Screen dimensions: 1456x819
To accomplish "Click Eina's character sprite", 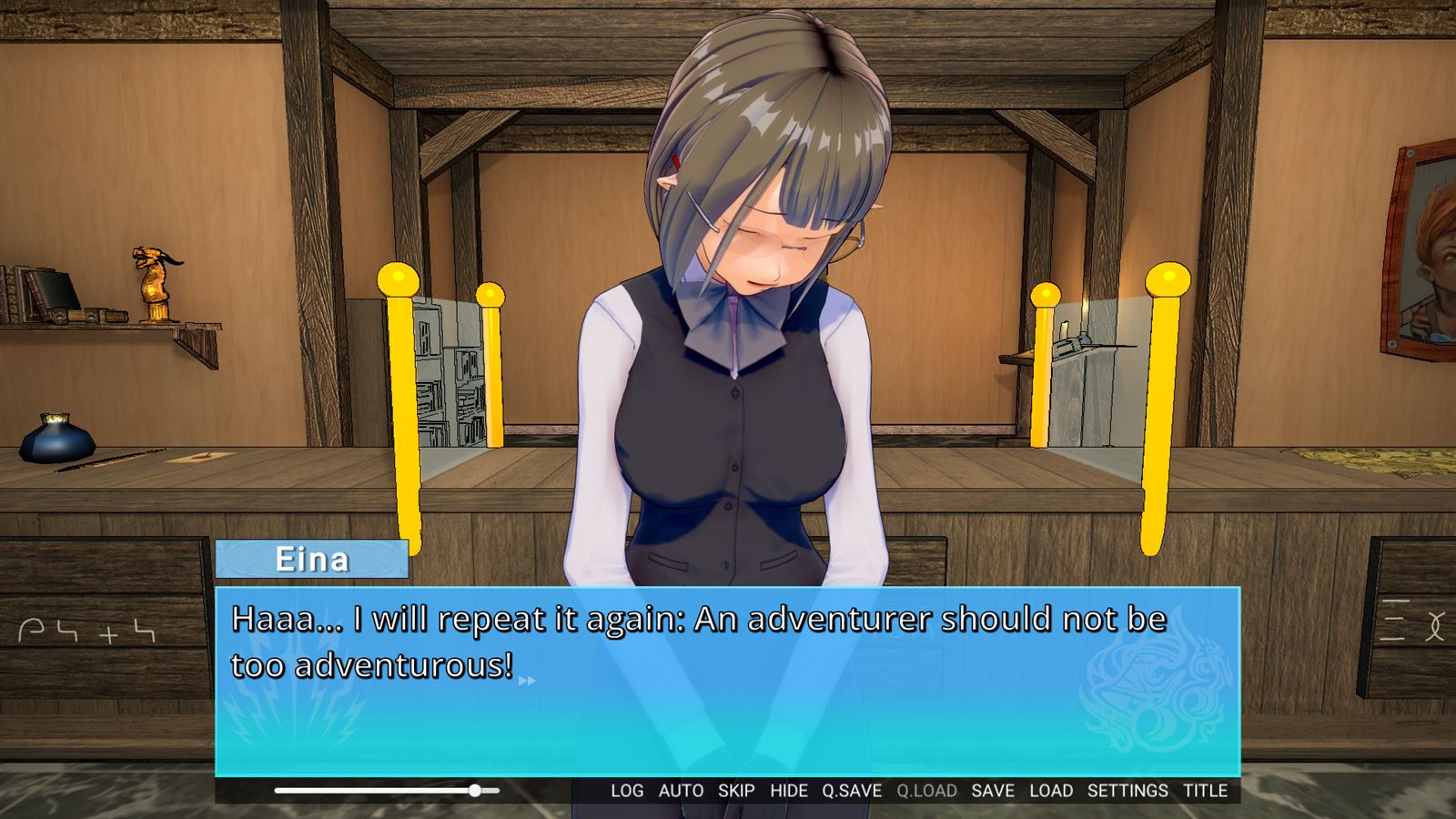I will tap(737, 318).
